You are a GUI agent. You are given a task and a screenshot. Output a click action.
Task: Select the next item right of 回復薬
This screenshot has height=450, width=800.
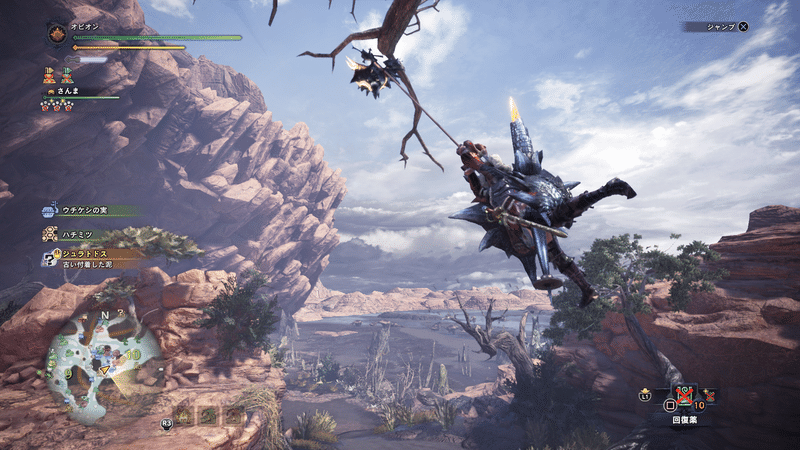click(711, 396)
